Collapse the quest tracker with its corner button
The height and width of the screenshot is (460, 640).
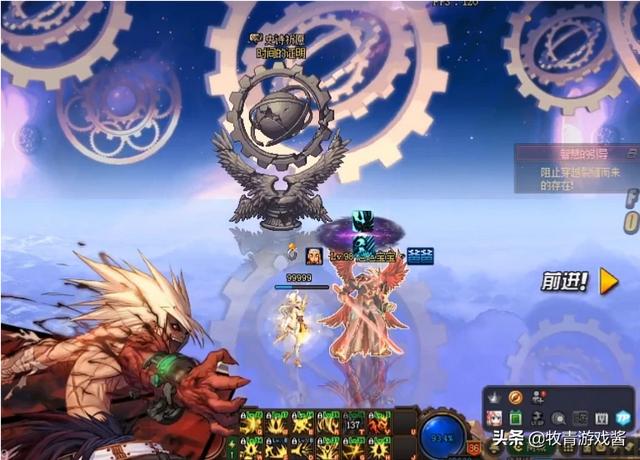coord(632,154)
